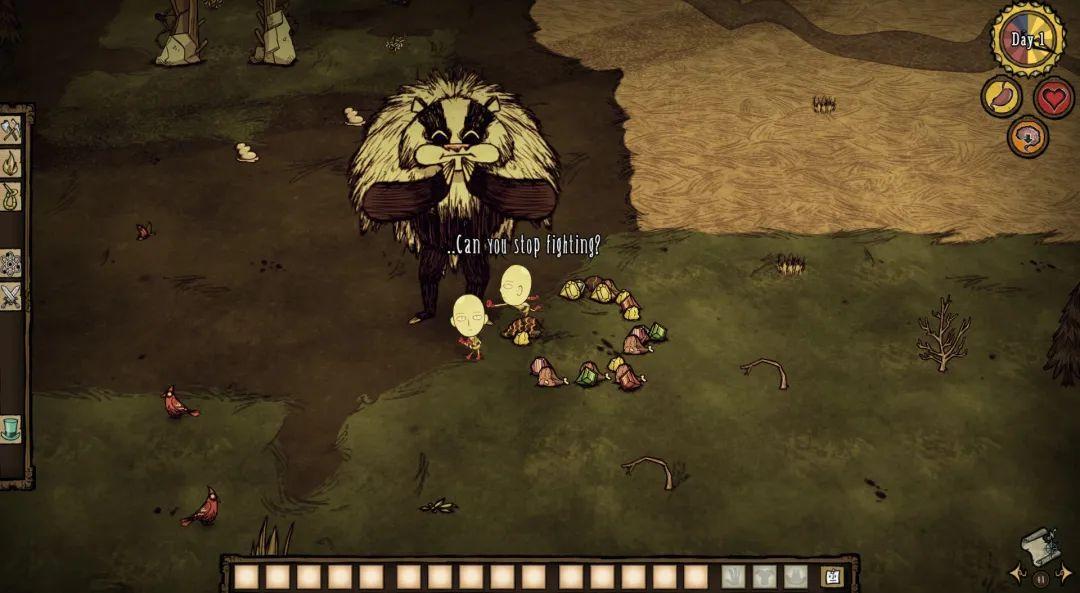Open the Tools crafting tab
This screenshot has width=1080, height=593.
click(11, 129)
